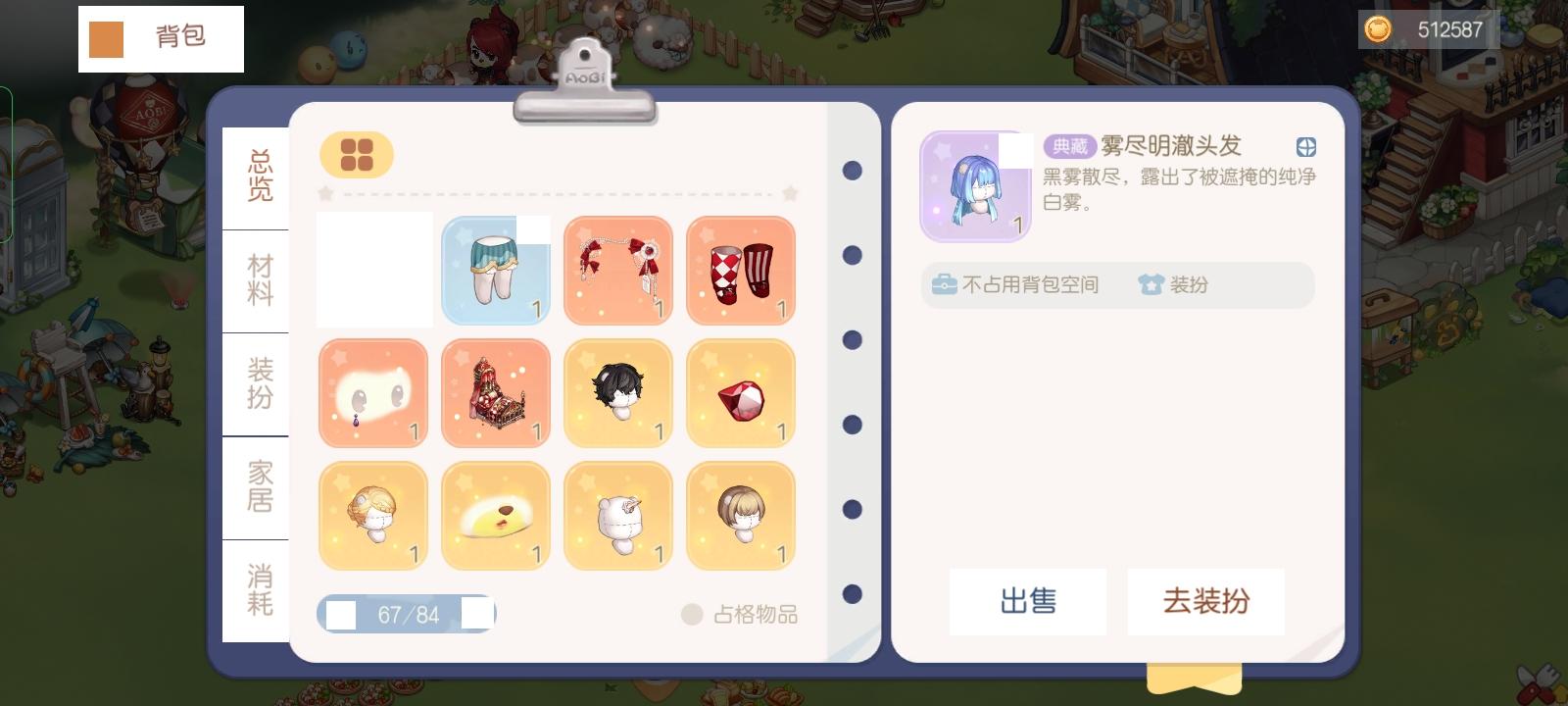This screenshot has height=706, width=1568.
Task: Select the red gem item in the grid
Action: [x=740, y=392]
